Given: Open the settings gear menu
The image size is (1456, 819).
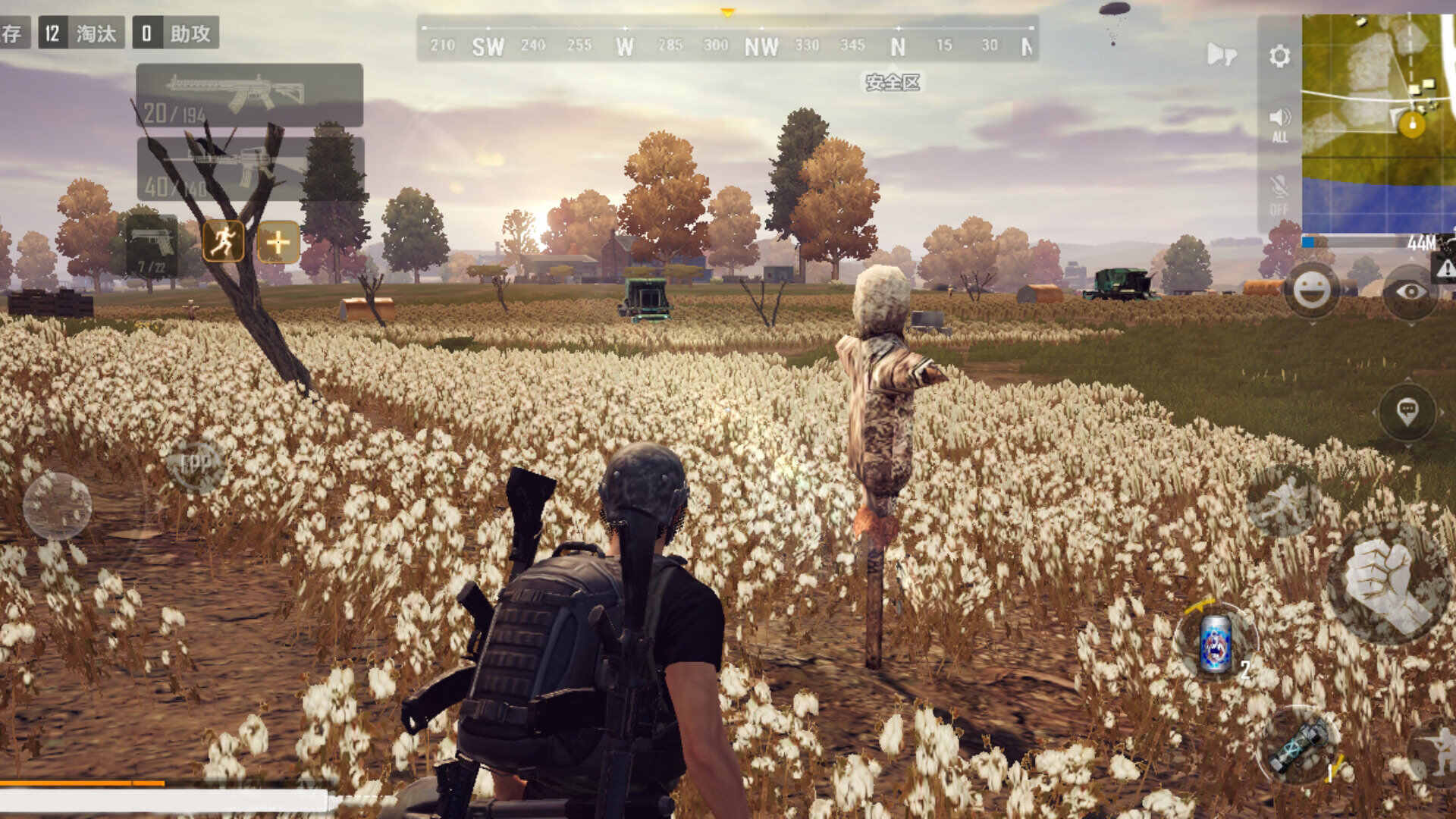Looking at the screenshot, I should click(1279, 56).
